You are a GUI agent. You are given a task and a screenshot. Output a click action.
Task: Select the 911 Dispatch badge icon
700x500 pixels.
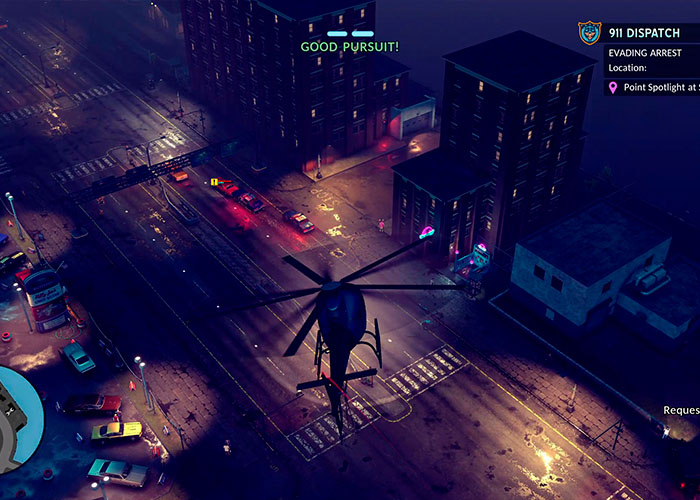click(x=590, y=33)
